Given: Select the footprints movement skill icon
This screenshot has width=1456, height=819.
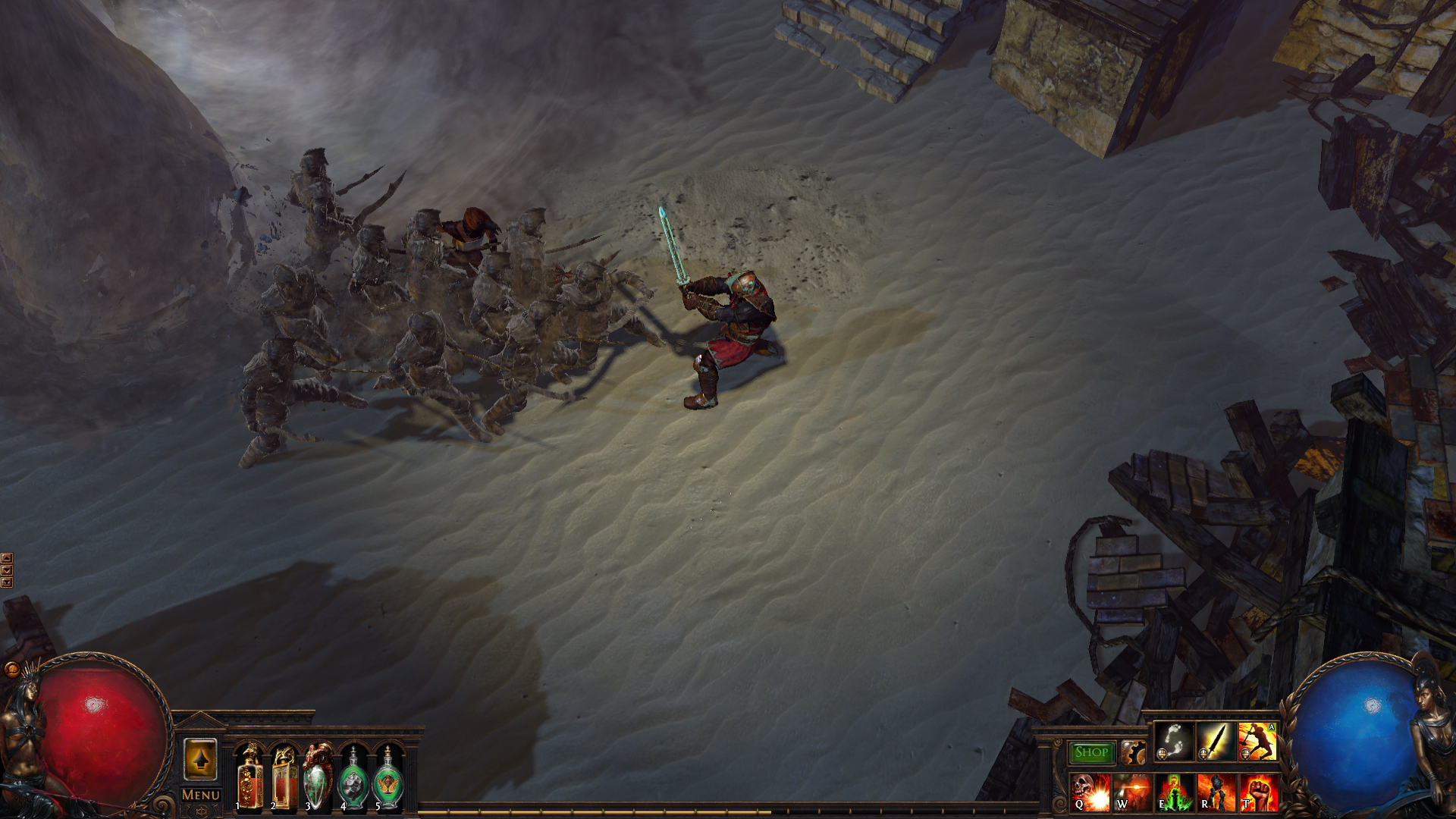Looking at the screenshot, I should (1172, 742).
